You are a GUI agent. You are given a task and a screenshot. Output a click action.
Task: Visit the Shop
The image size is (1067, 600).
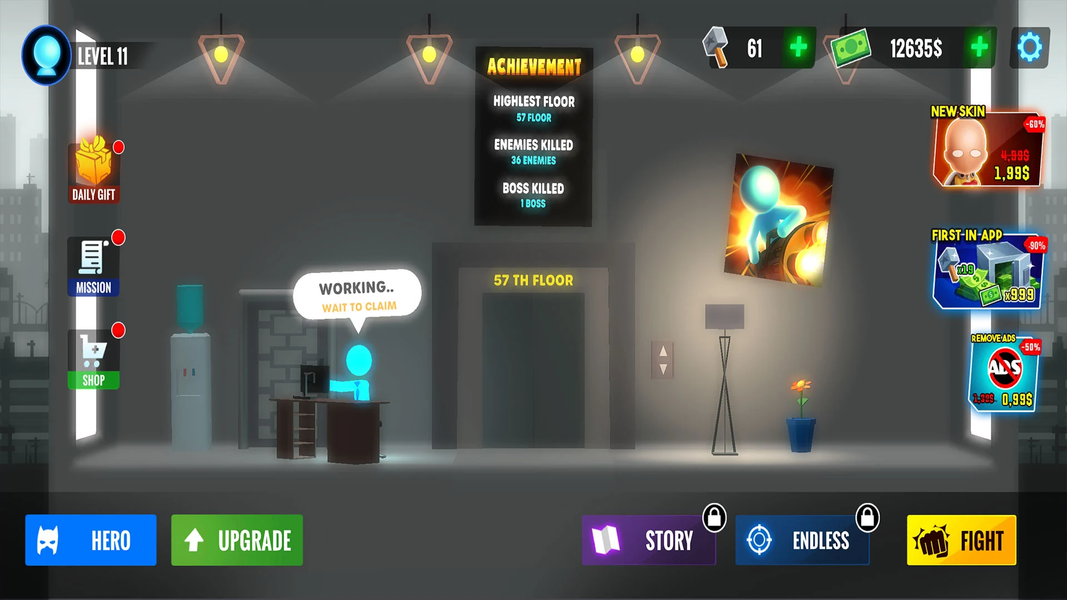94,360
